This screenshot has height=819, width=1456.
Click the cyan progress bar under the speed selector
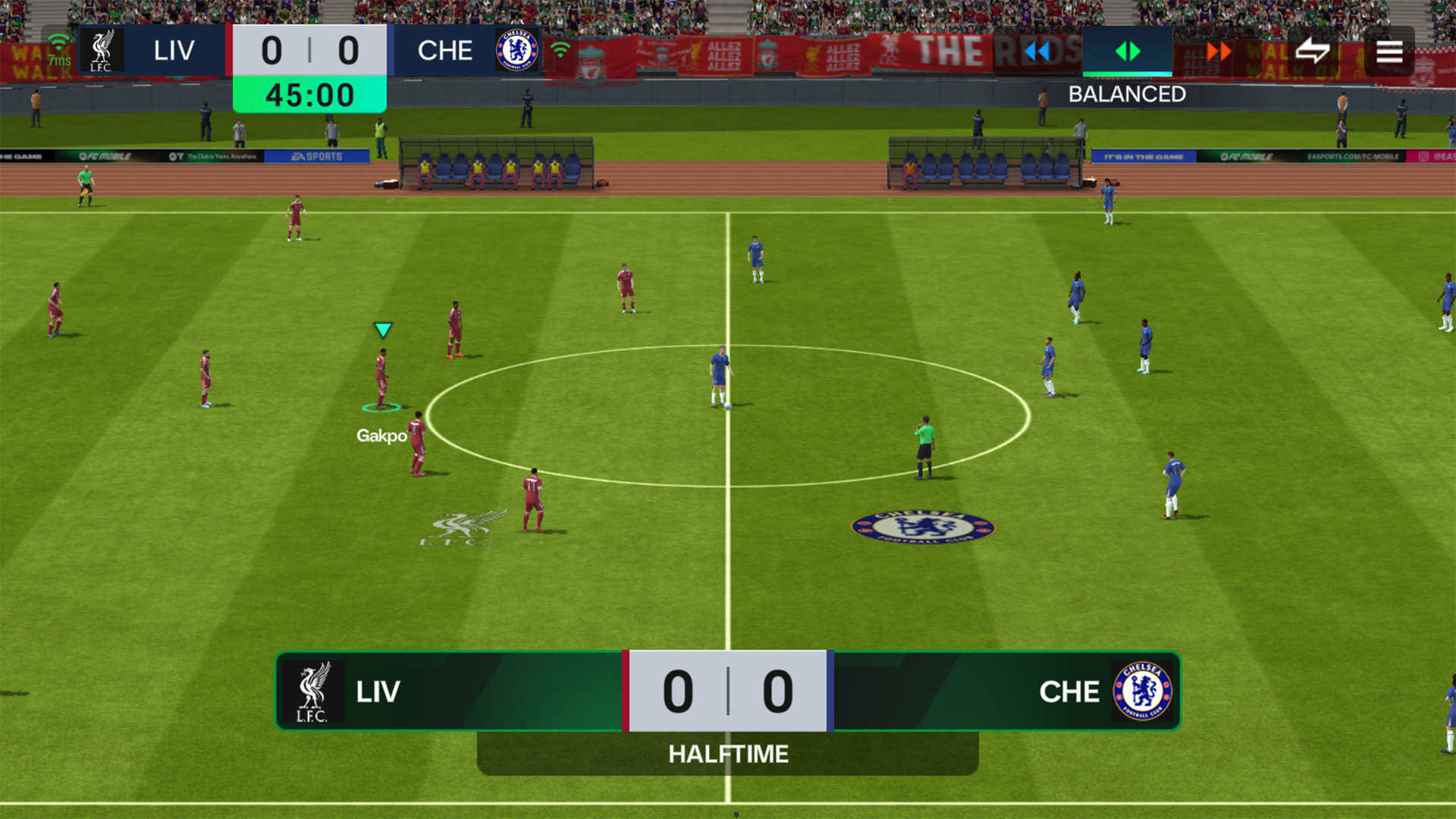(x=1127, y=76)
